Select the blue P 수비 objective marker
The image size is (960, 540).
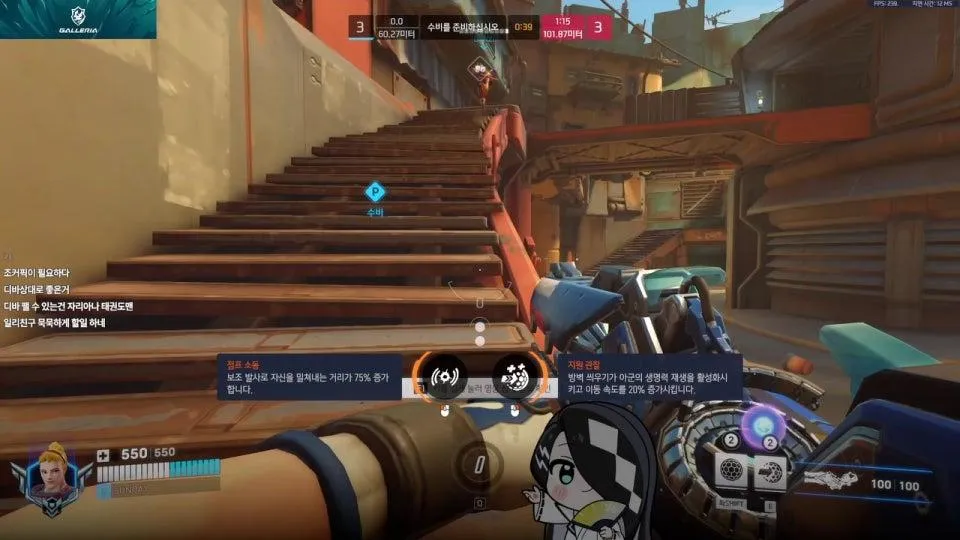coord(375,192)
